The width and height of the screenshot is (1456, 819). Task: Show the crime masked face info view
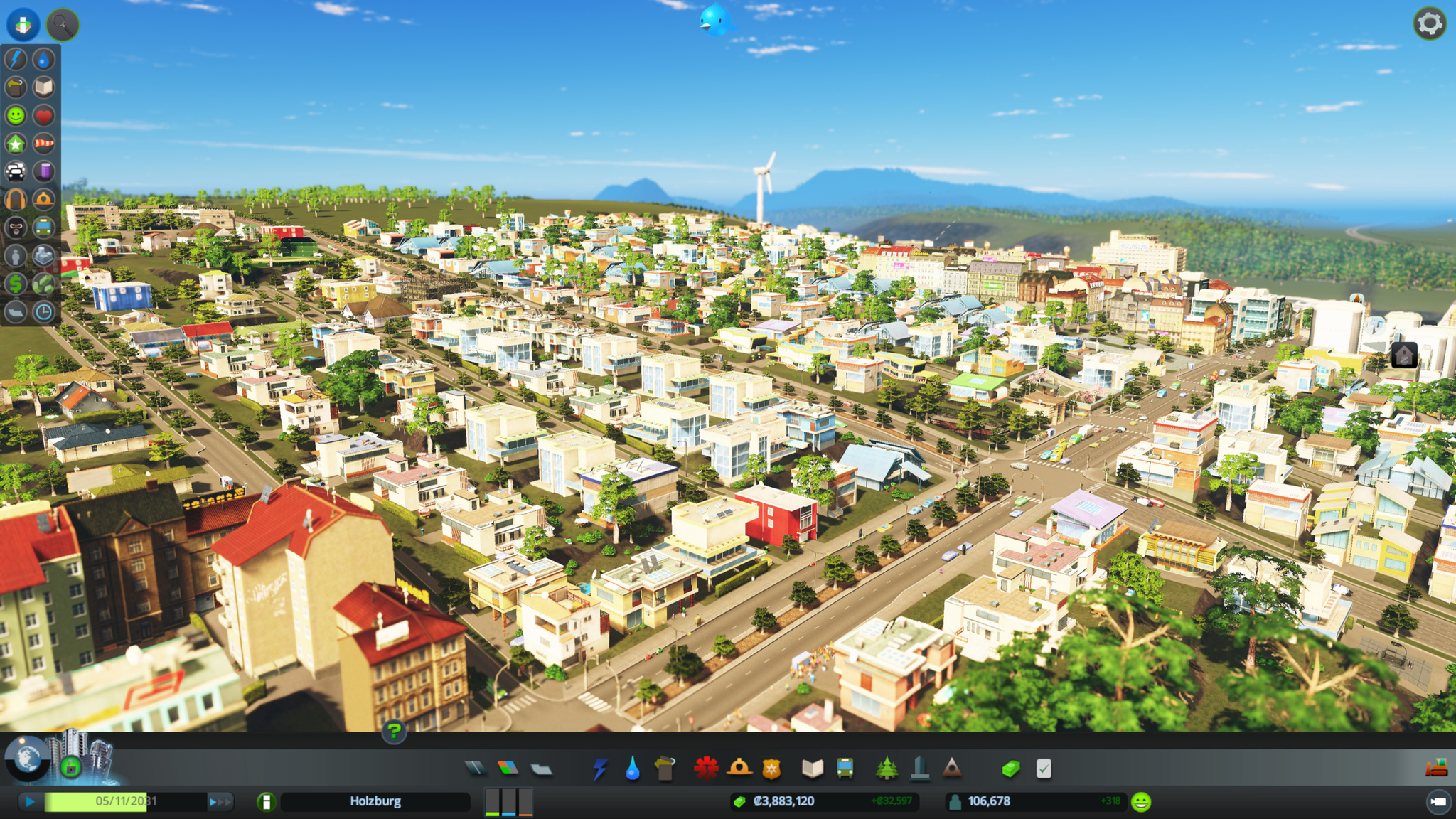16,227
